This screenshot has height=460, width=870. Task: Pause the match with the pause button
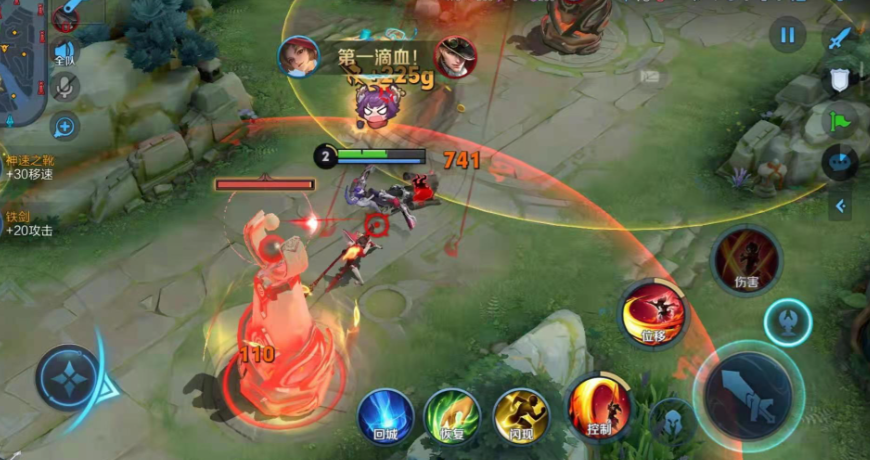click(787, 36)
